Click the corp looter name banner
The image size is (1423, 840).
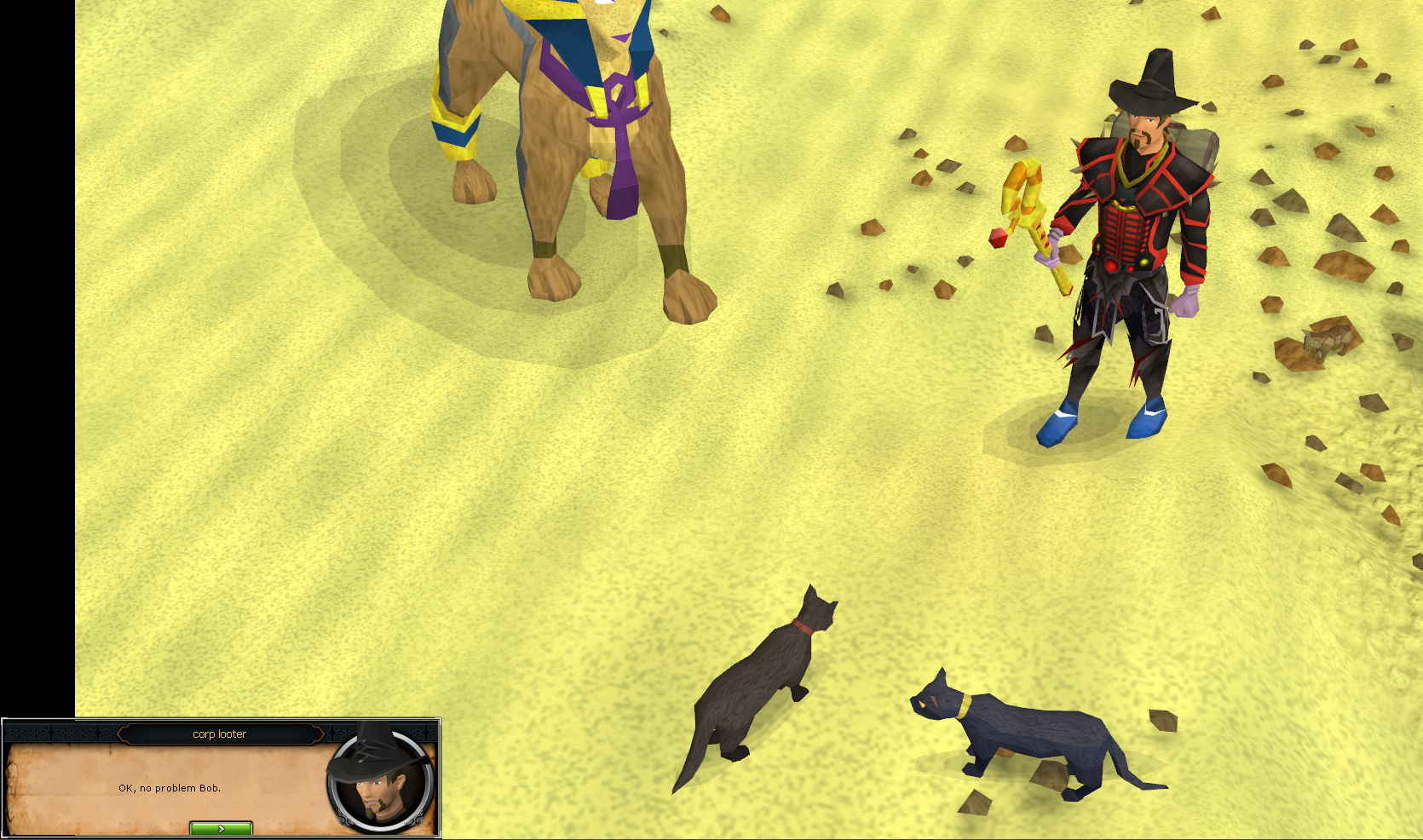click(220, 734)
